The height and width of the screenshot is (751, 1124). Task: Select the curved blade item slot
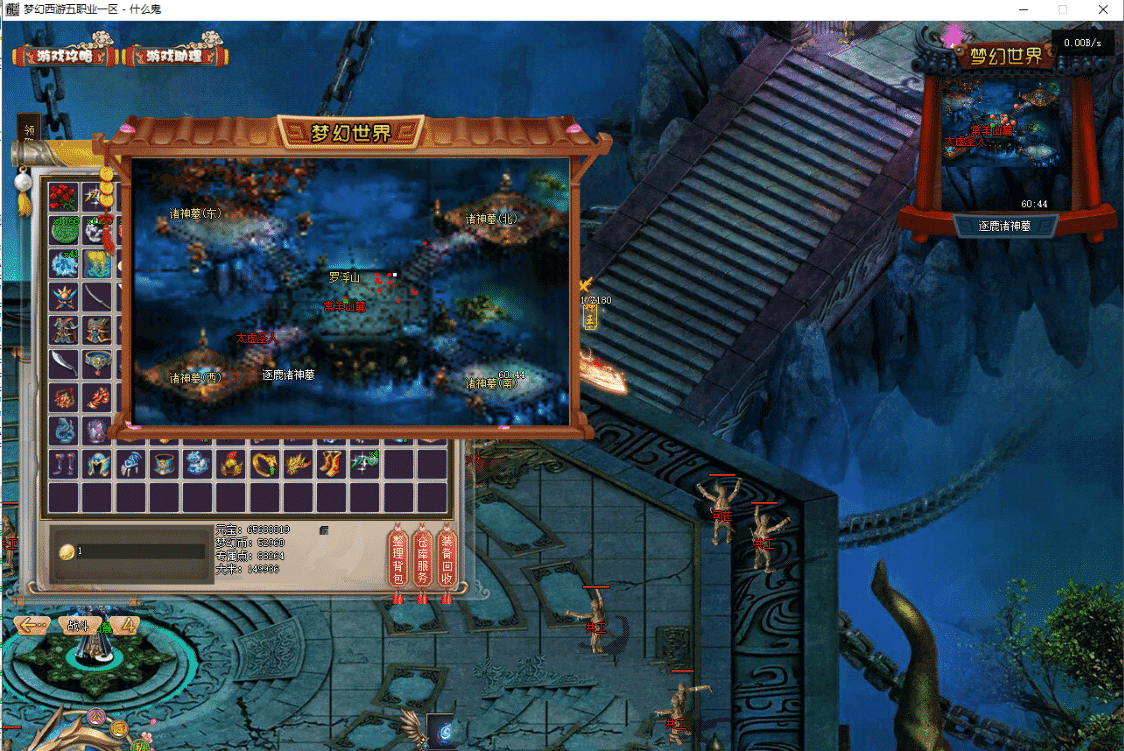64,364
